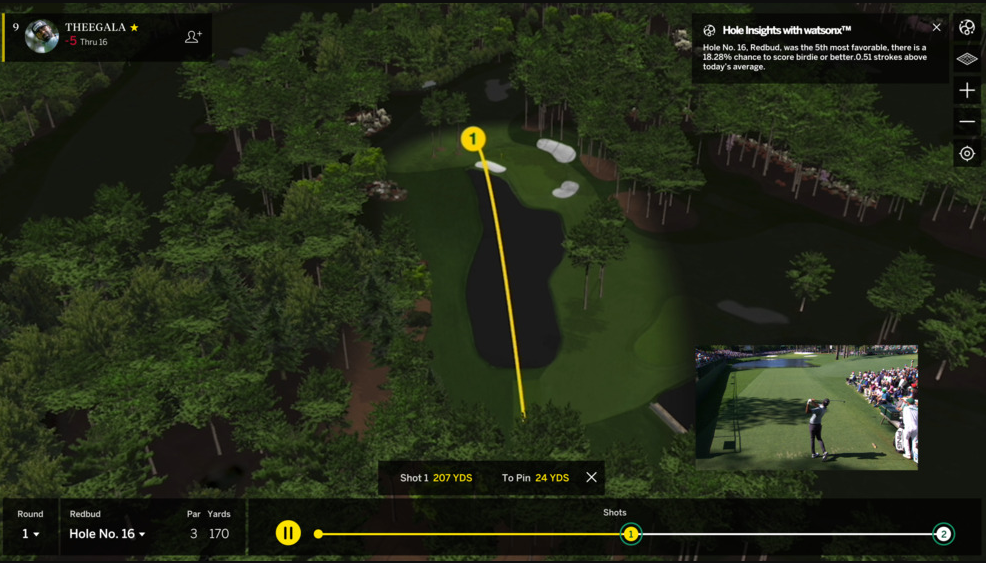
Task: Open the tee shot video thumbnail
Action: click(806, 408)
